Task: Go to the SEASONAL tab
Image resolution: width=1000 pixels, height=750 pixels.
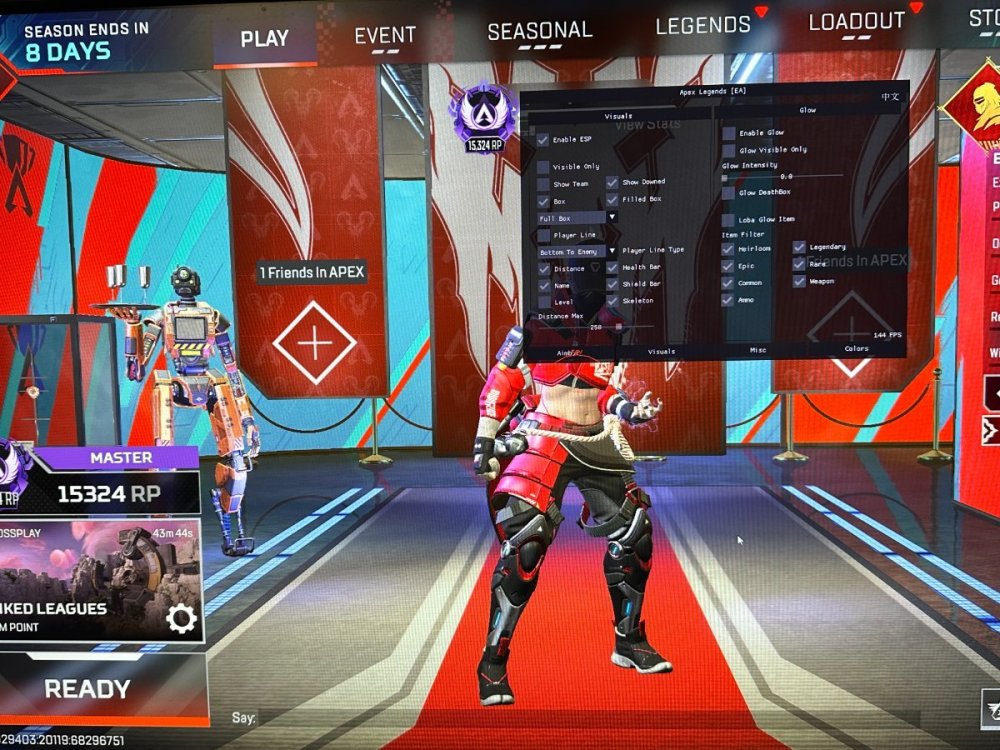Action: point(540,32)
